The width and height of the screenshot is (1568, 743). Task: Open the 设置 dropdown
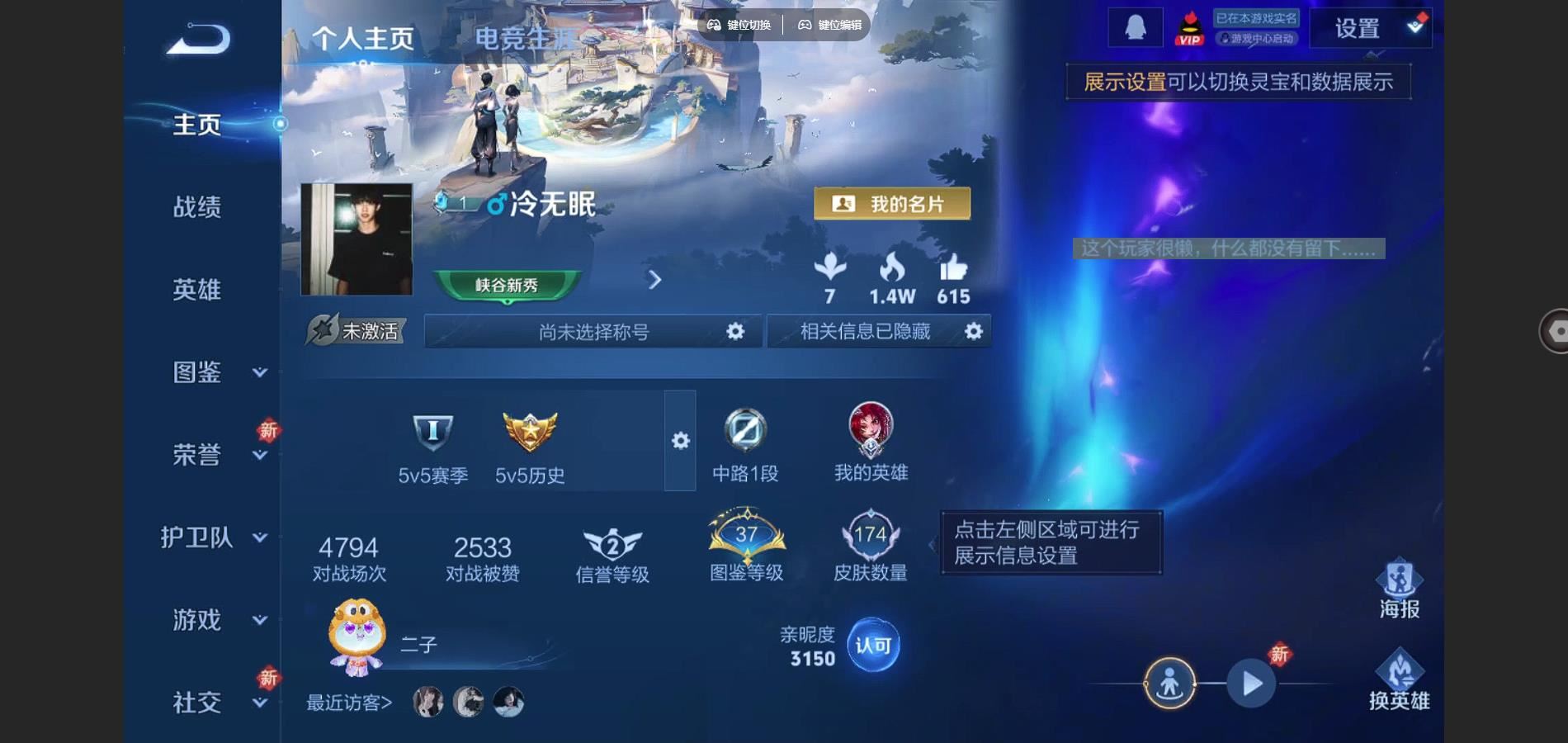(x=1371, y=29)
